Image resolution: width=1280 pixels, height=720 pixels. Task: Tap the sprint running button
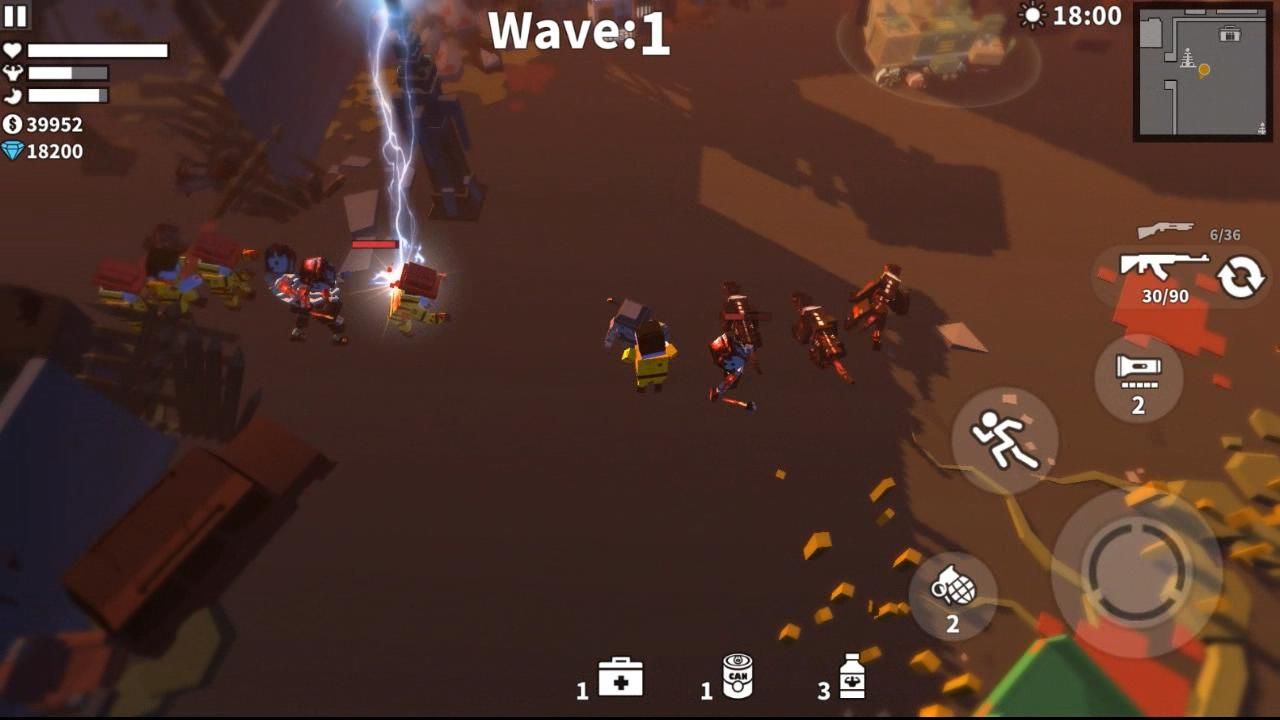pyautogui.click(x=1004, y=440)
